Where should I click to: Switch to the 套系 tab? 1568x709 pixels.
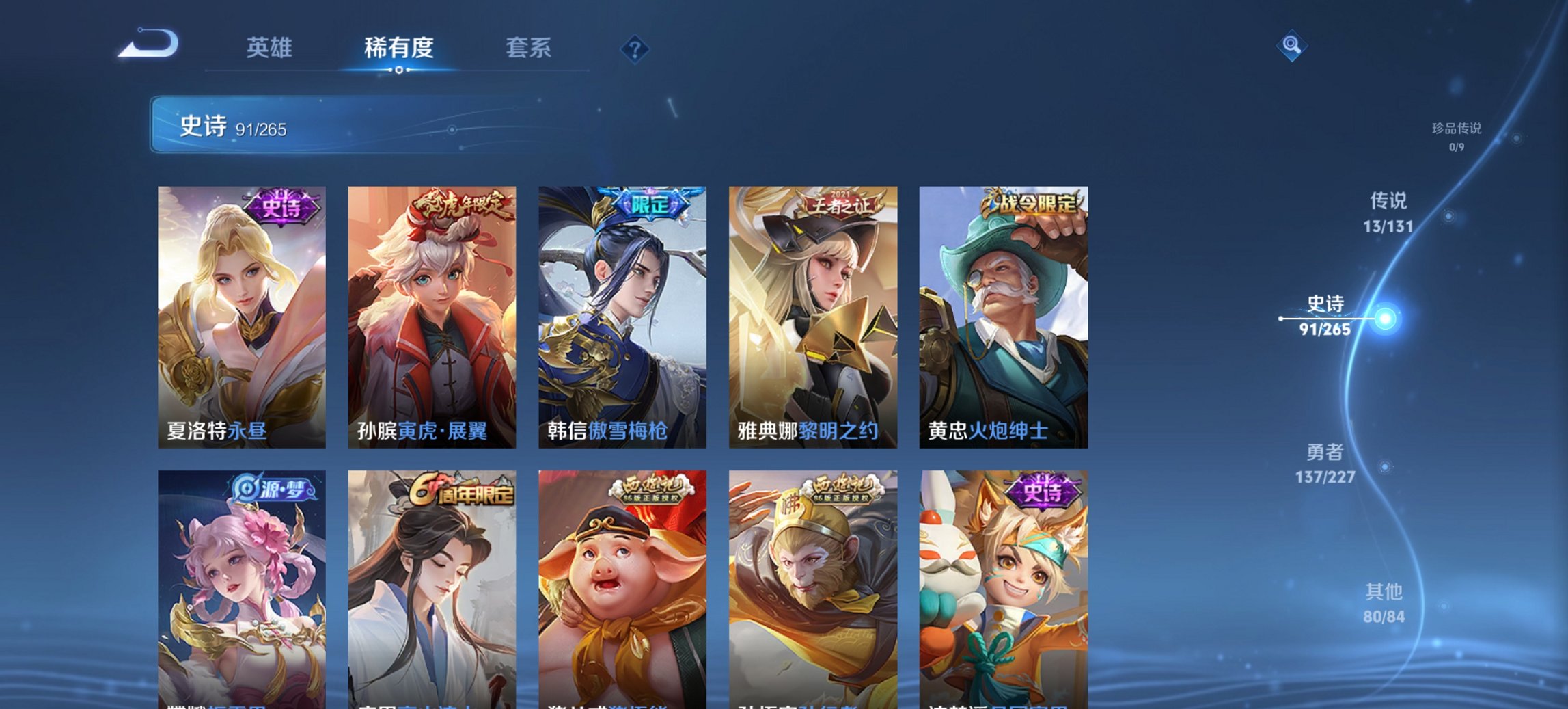coord(529,48)
